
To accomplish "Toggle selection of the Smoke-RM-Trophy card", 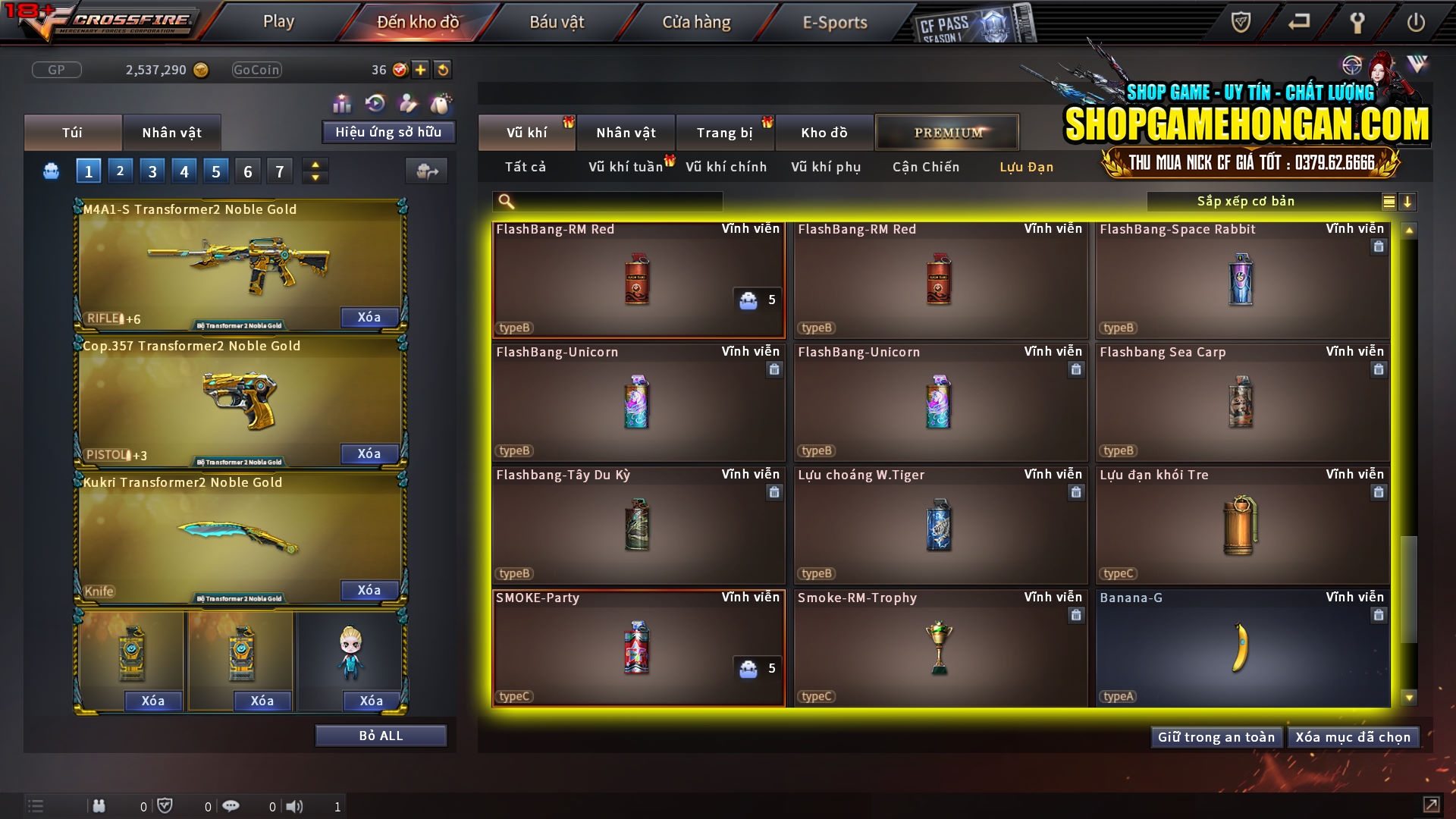I will pyautogui.click(x=940, y=648).
